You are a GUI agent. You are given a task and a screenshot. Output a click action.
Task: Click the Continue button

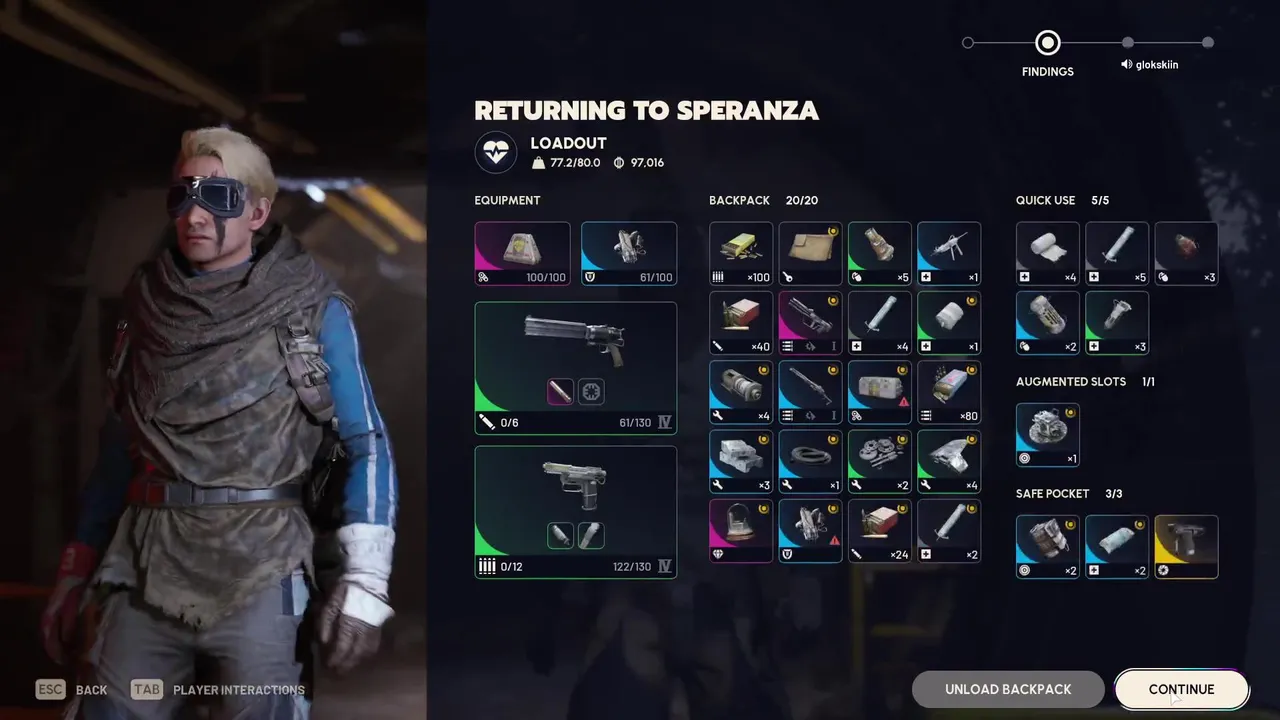[1181, 689]
